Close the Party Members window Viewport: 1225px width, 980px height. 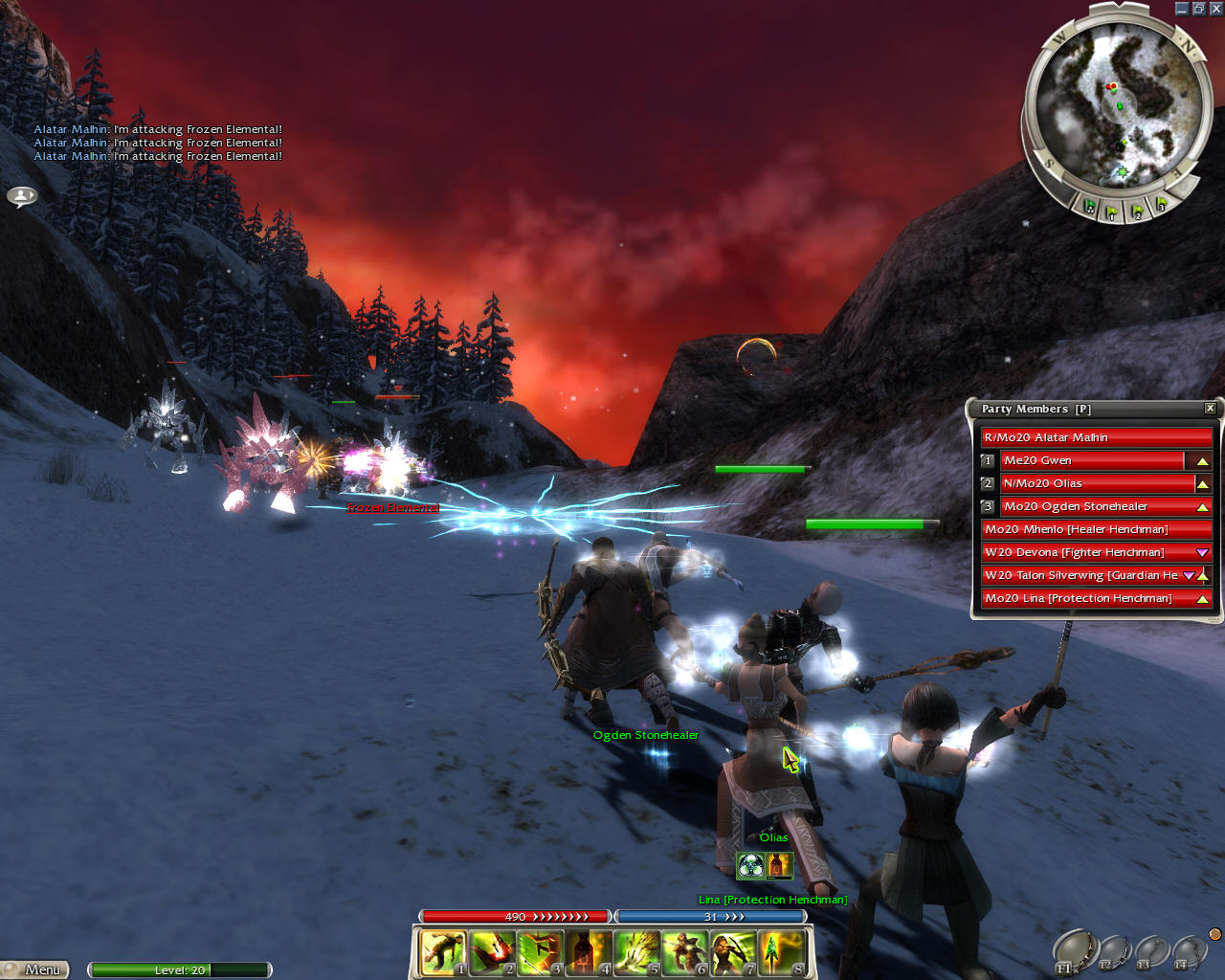coord(1210,409)
